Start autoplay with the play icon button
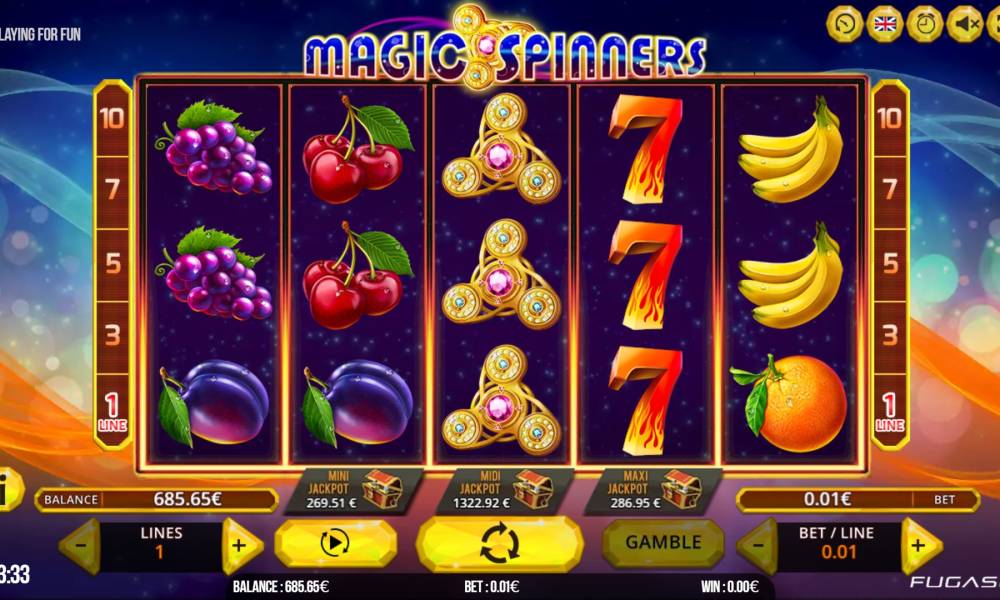Image resolution: width=1000 pixels, height=600 pixels. click(334, 544)
